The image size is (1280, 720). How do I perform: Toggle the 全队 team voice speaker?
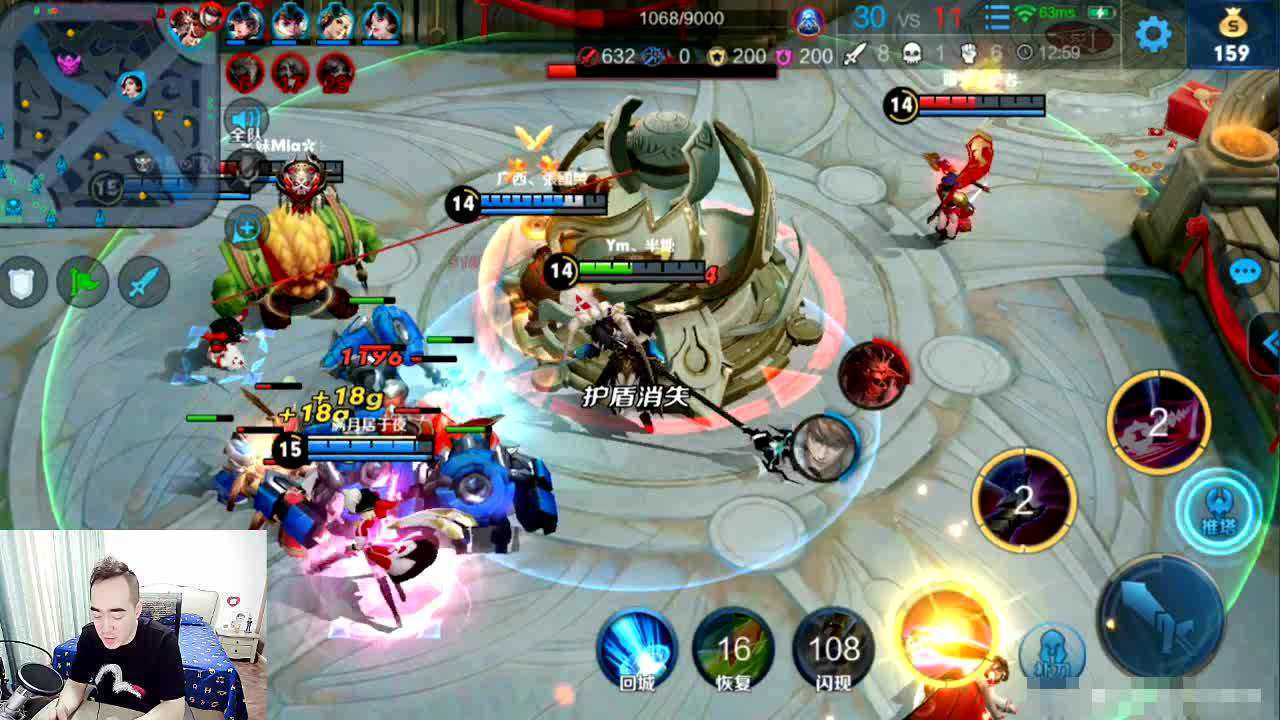point(246,120)
